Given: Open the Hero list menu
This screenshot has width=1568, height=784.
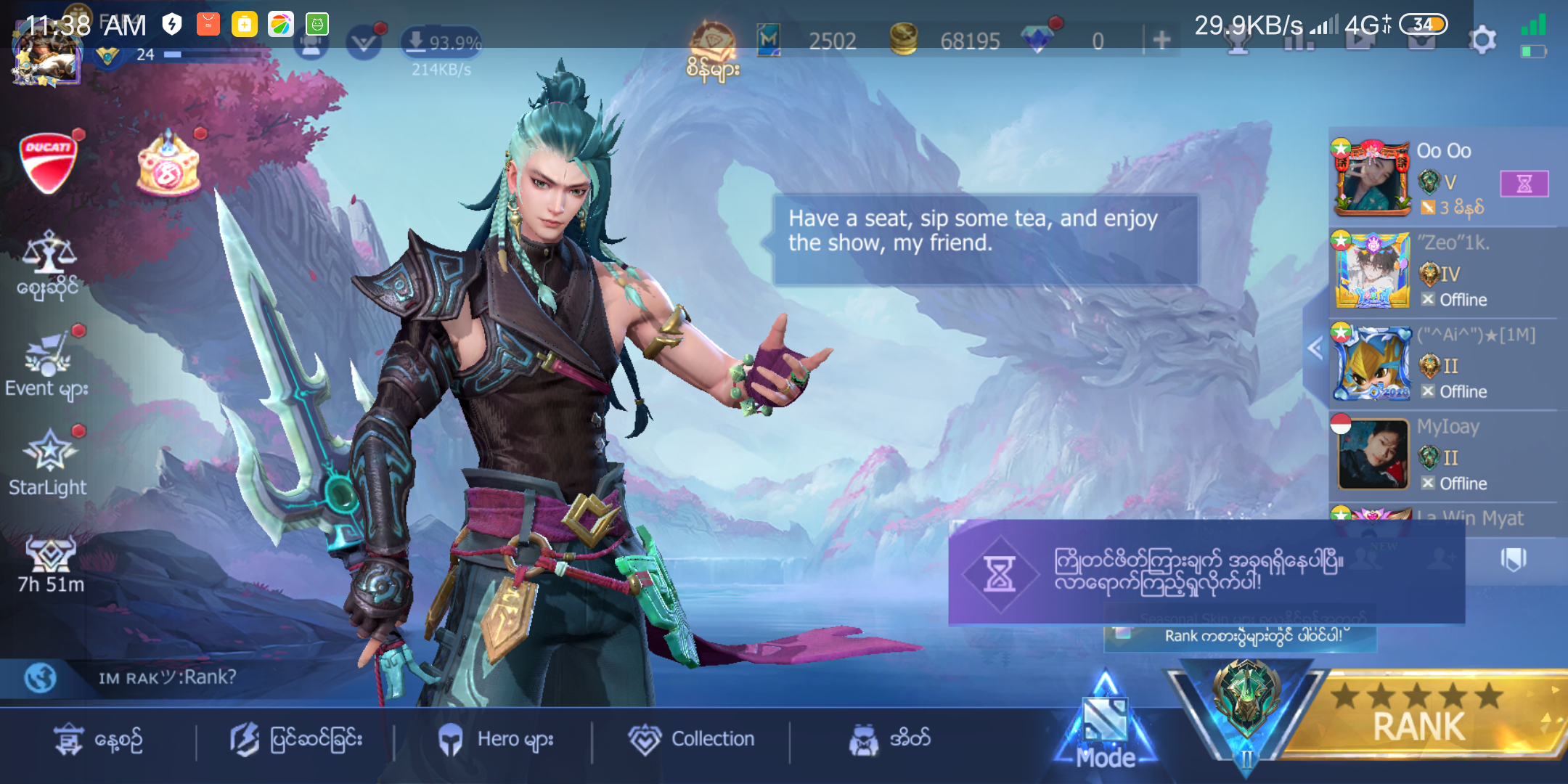Looking at the screenshot, I should [x=497, y=739].
